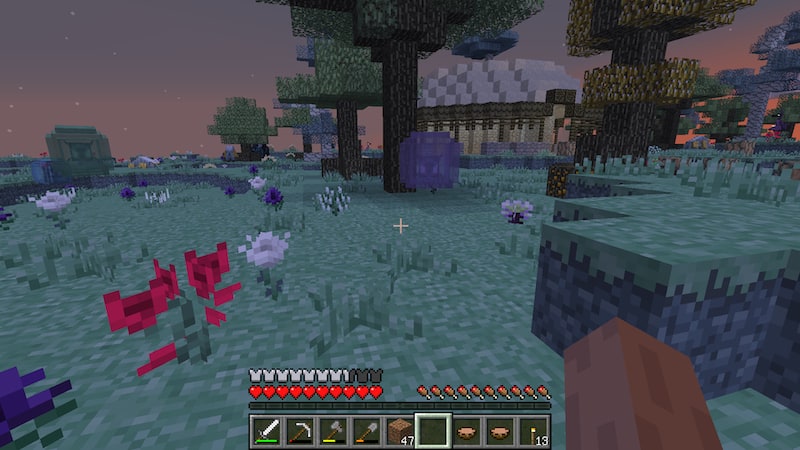The width and height of the screenshot is (800, 450).
Task: Pick the torch stack of 13
Action: coord(532,431)
